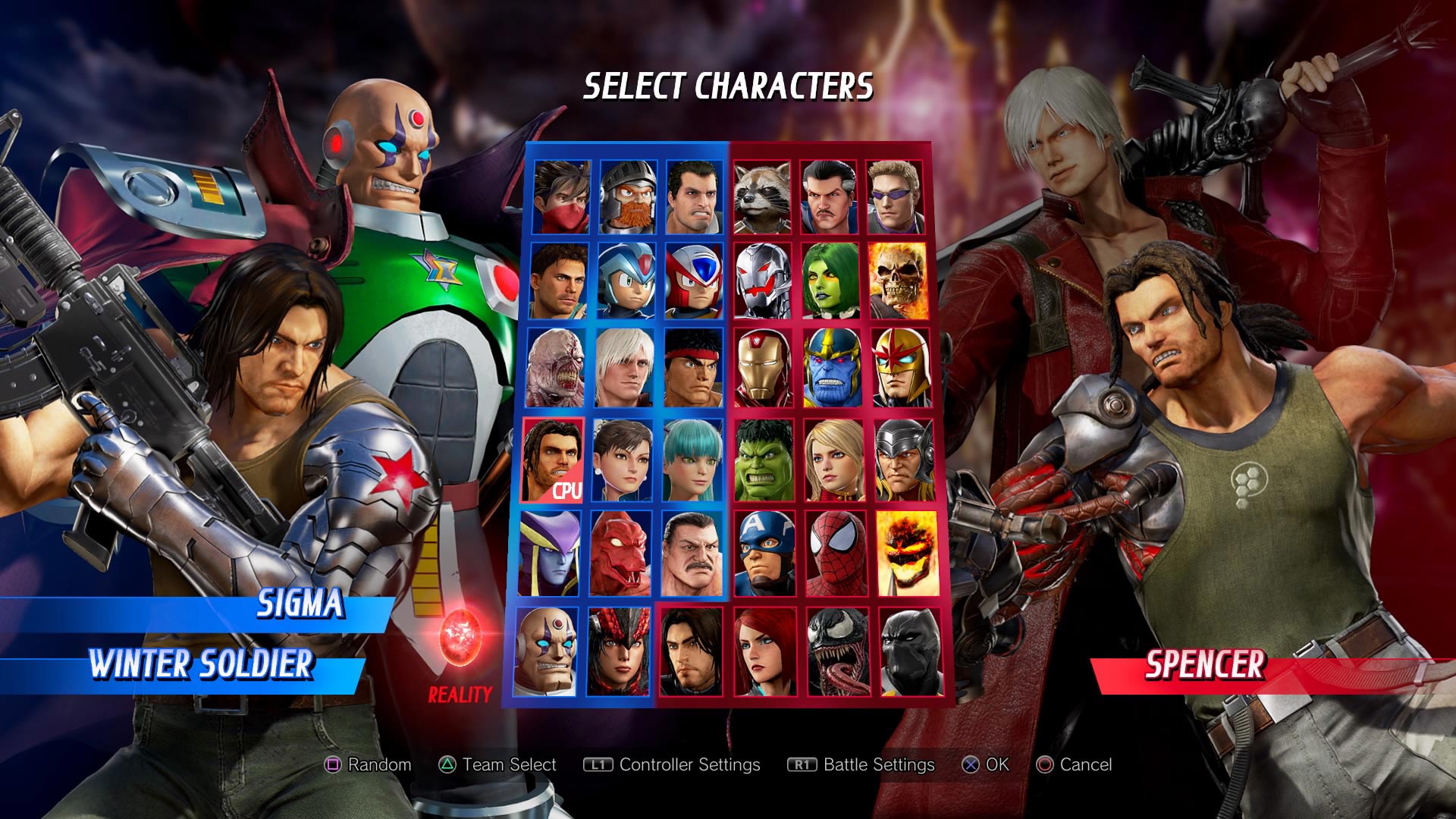Select the Ultron character tile
The image size is (1456, 819).
click(763, 281)
